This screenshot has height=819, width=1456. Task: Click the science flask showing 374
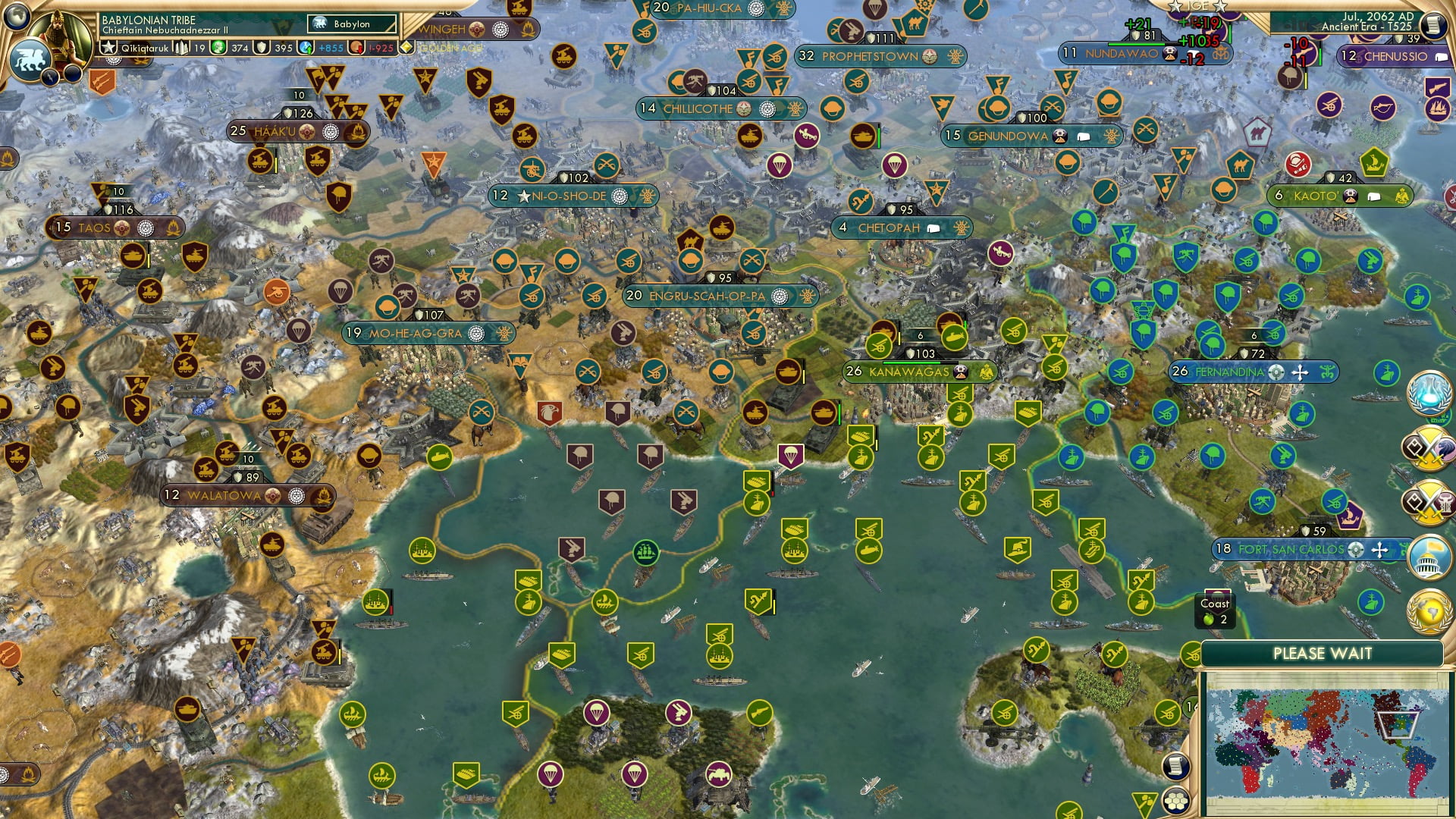tap(220, 47)
